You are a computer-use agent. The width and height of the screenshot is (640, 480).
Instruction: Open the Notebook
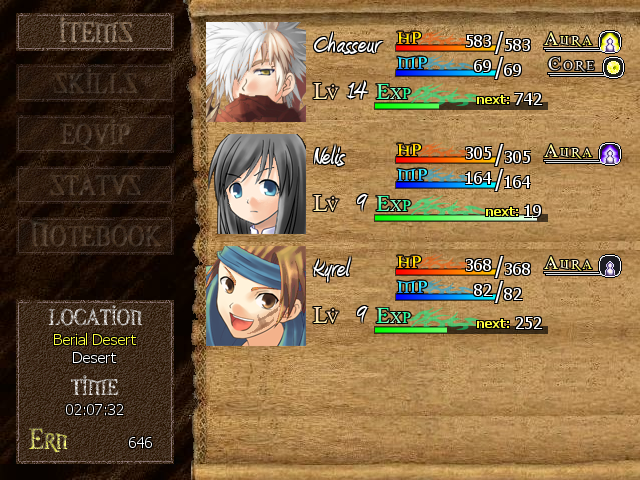pos(95,237)
